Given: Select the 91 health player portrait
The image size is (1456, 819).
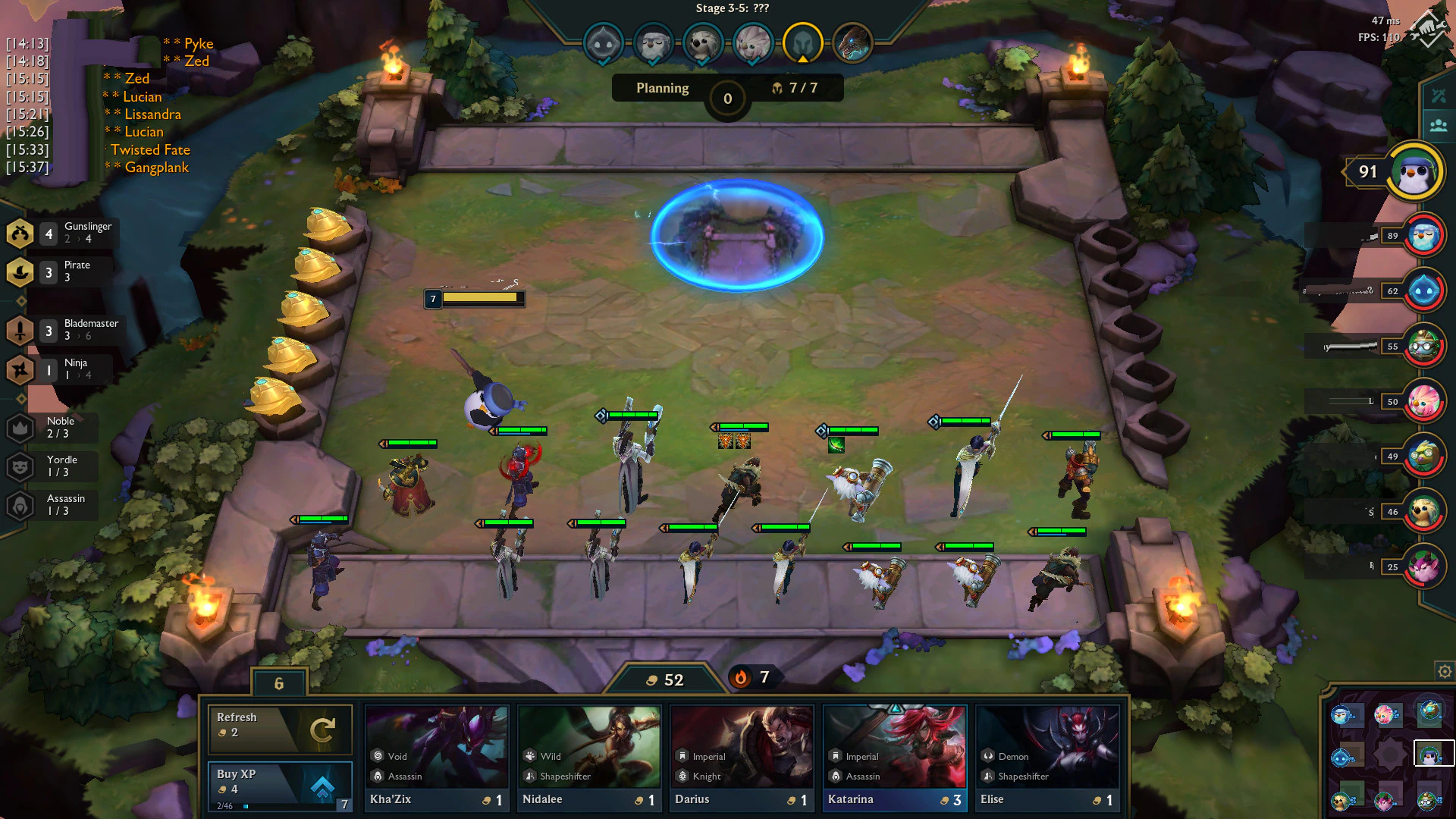Looking at the screenshot, I should click(1415, 172).
